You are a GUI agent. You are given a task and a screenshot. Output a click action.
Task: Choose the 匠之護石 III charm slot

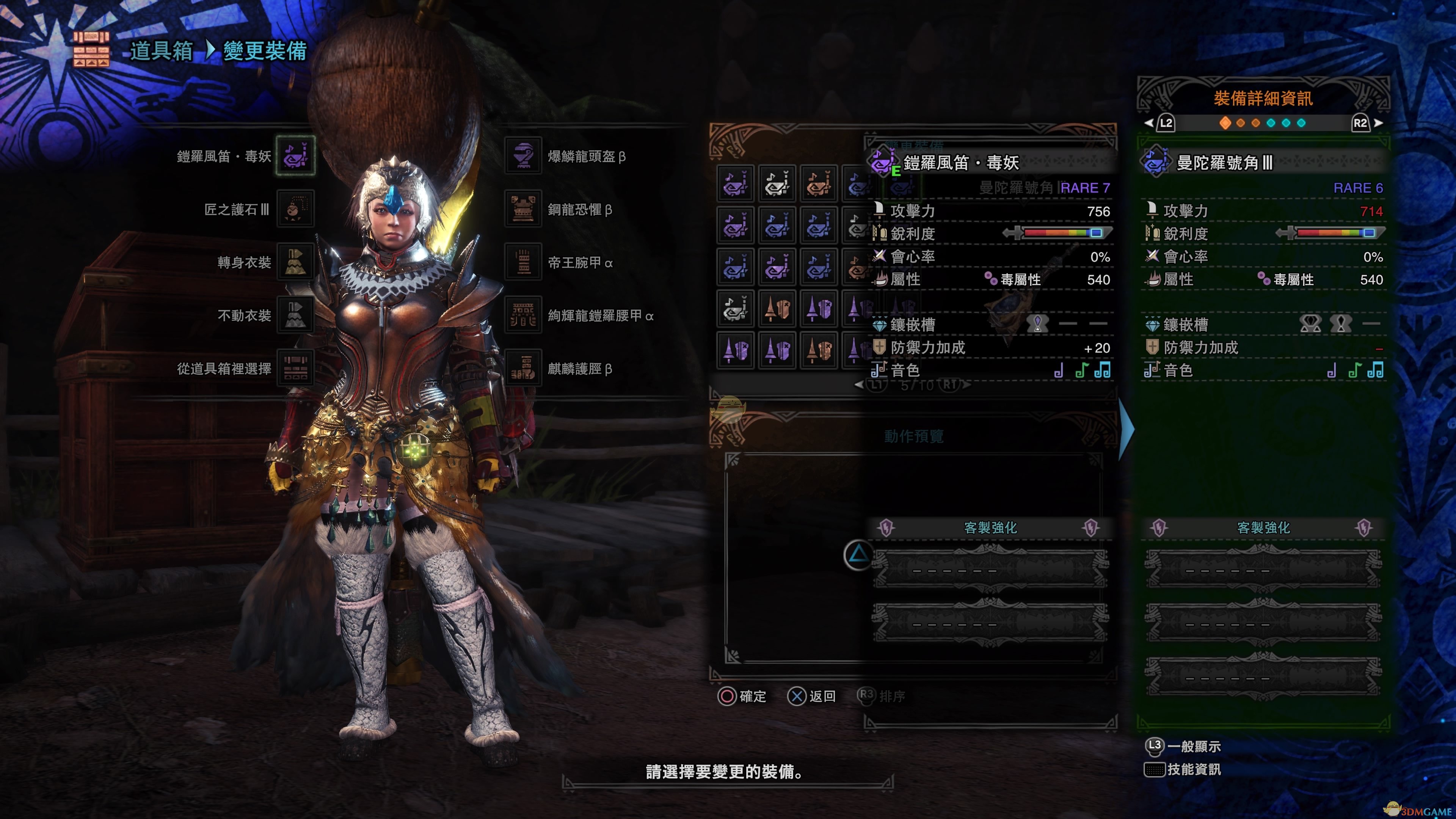[x=295, y=209]
